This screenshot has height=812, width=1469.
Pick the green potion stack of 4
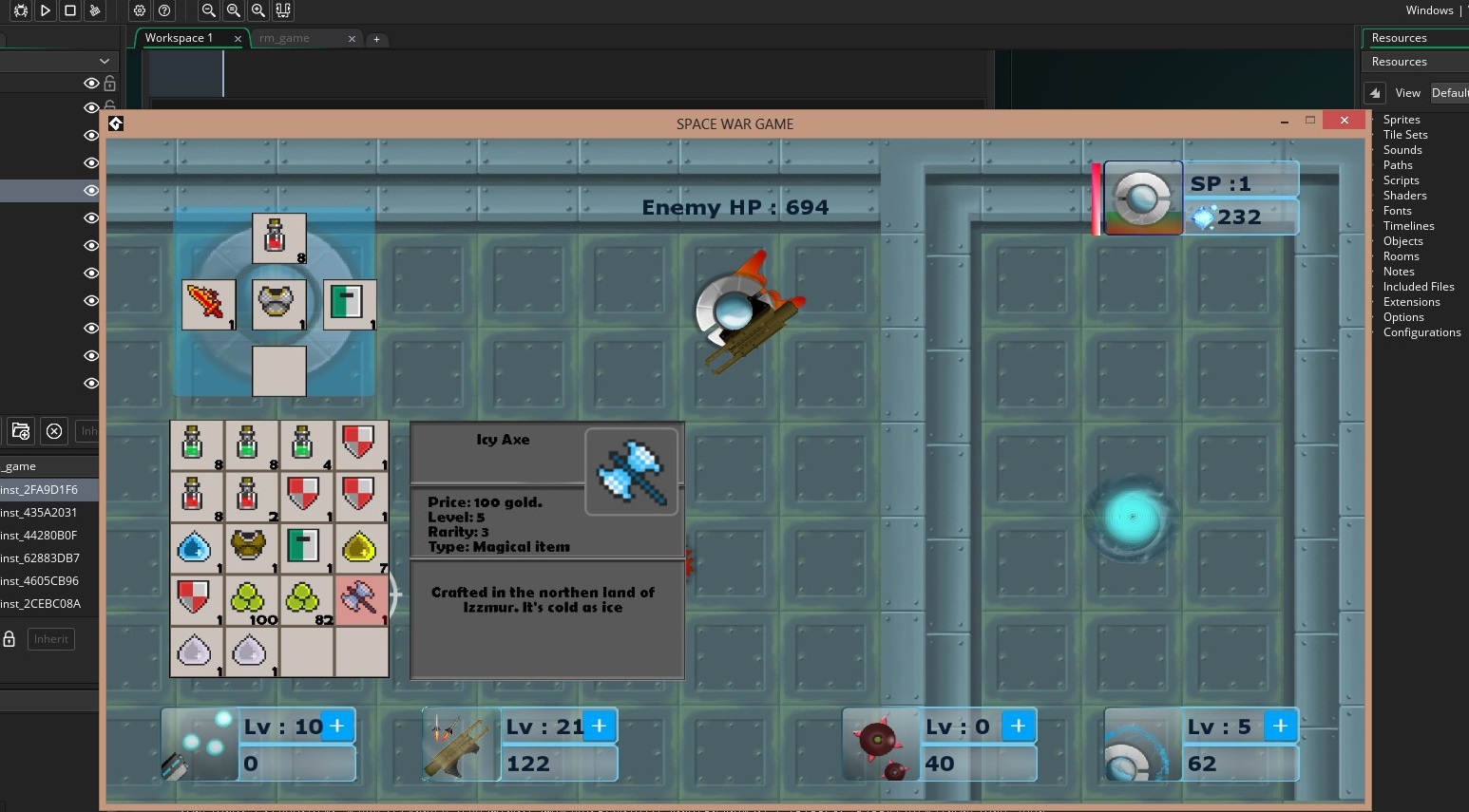(x=306, y=445)
